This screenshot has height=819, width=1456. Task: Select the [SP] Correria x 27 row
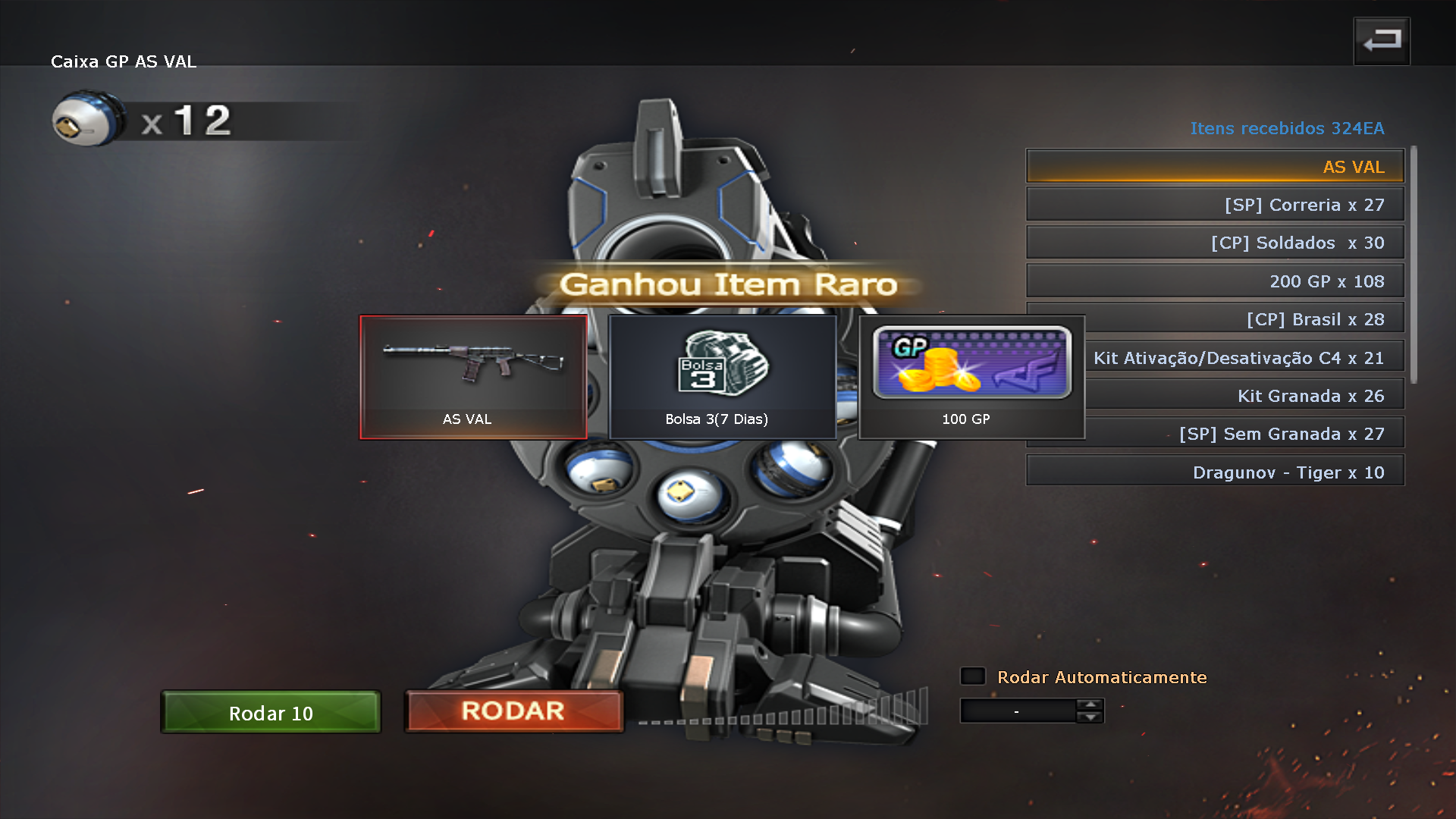click(1215, 205)
